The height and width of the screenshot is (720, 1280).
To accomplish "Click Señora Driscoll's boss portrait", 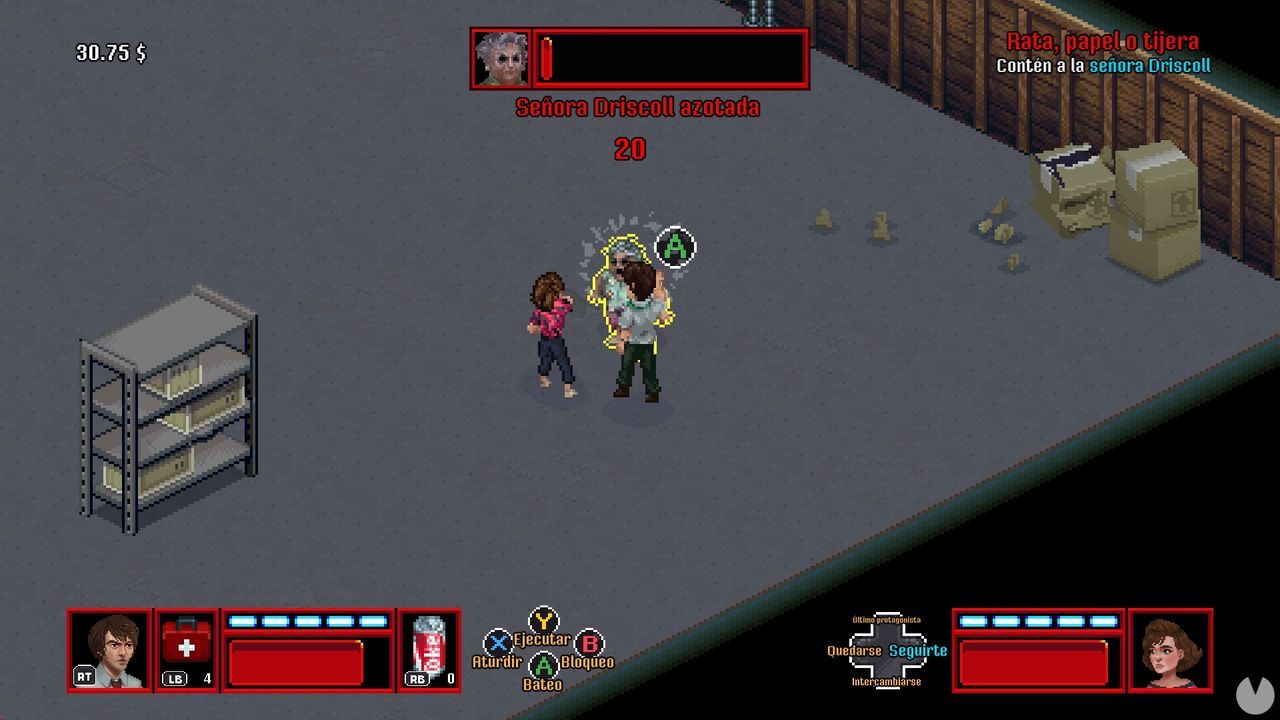I will (502, 58).
